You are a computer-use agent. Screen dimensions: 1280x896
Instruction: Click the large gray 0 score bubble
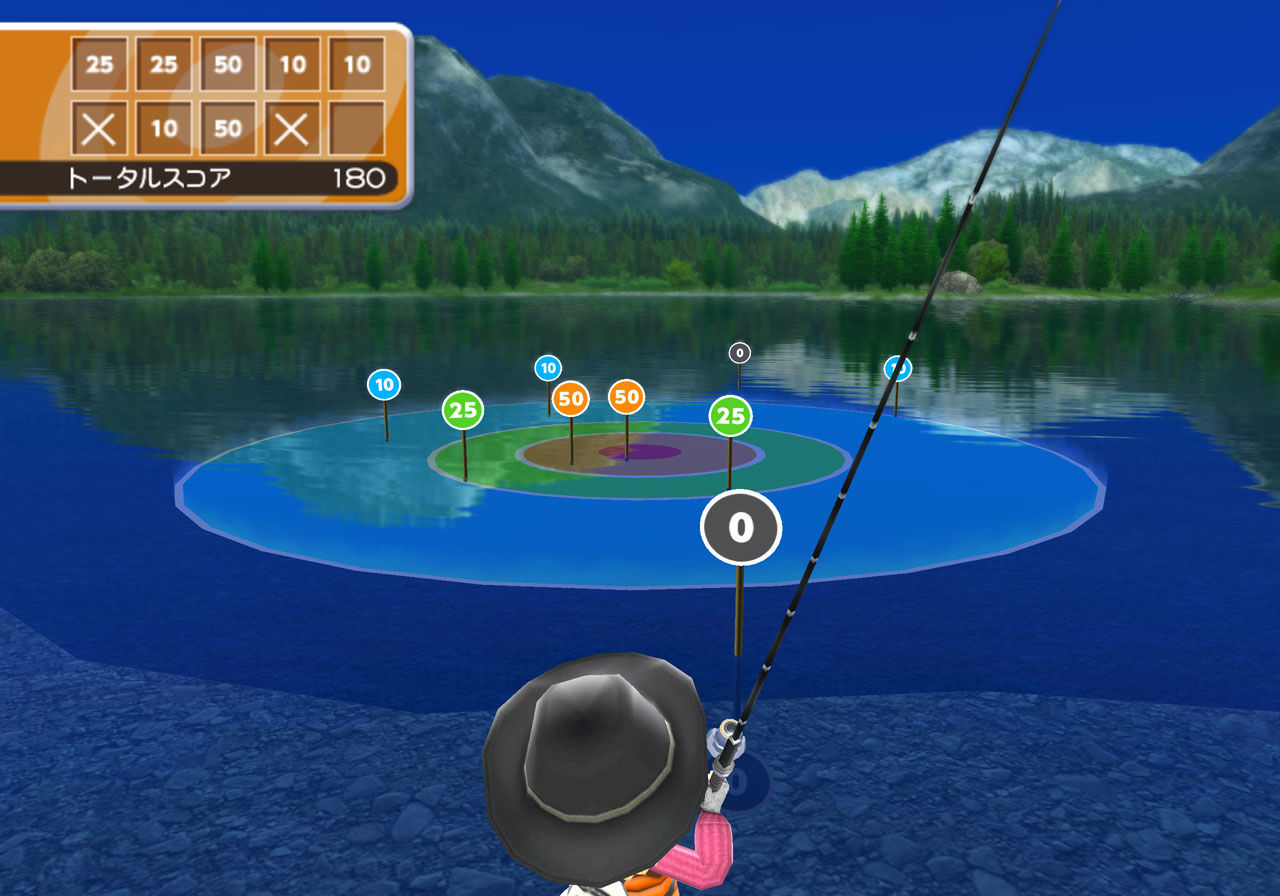(740, 527)
